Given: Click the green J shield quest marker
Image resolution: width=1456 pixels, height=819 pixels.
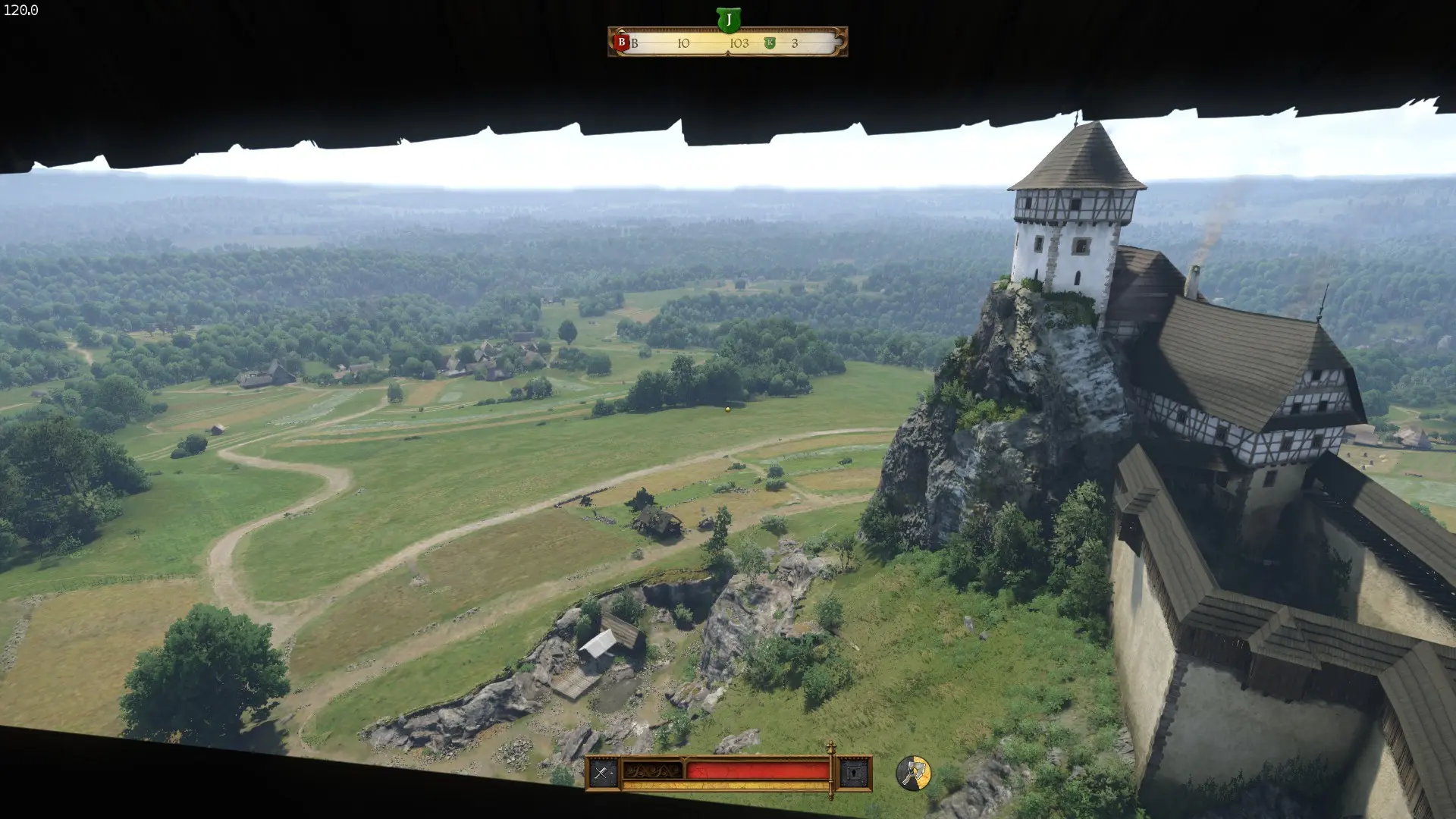Looking at the screenshot, I should point(728,20).
